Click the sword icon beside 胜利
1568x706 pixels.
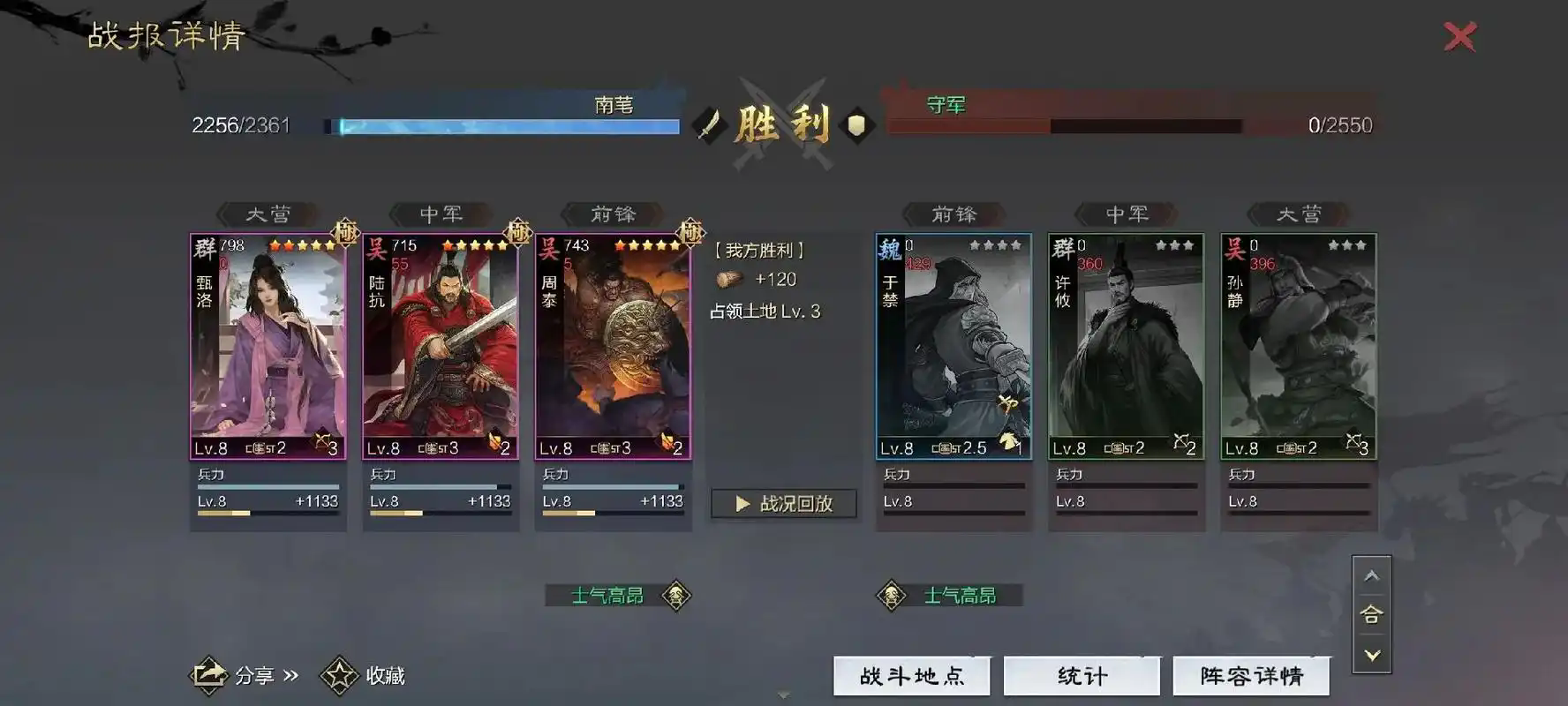point(706,124)
